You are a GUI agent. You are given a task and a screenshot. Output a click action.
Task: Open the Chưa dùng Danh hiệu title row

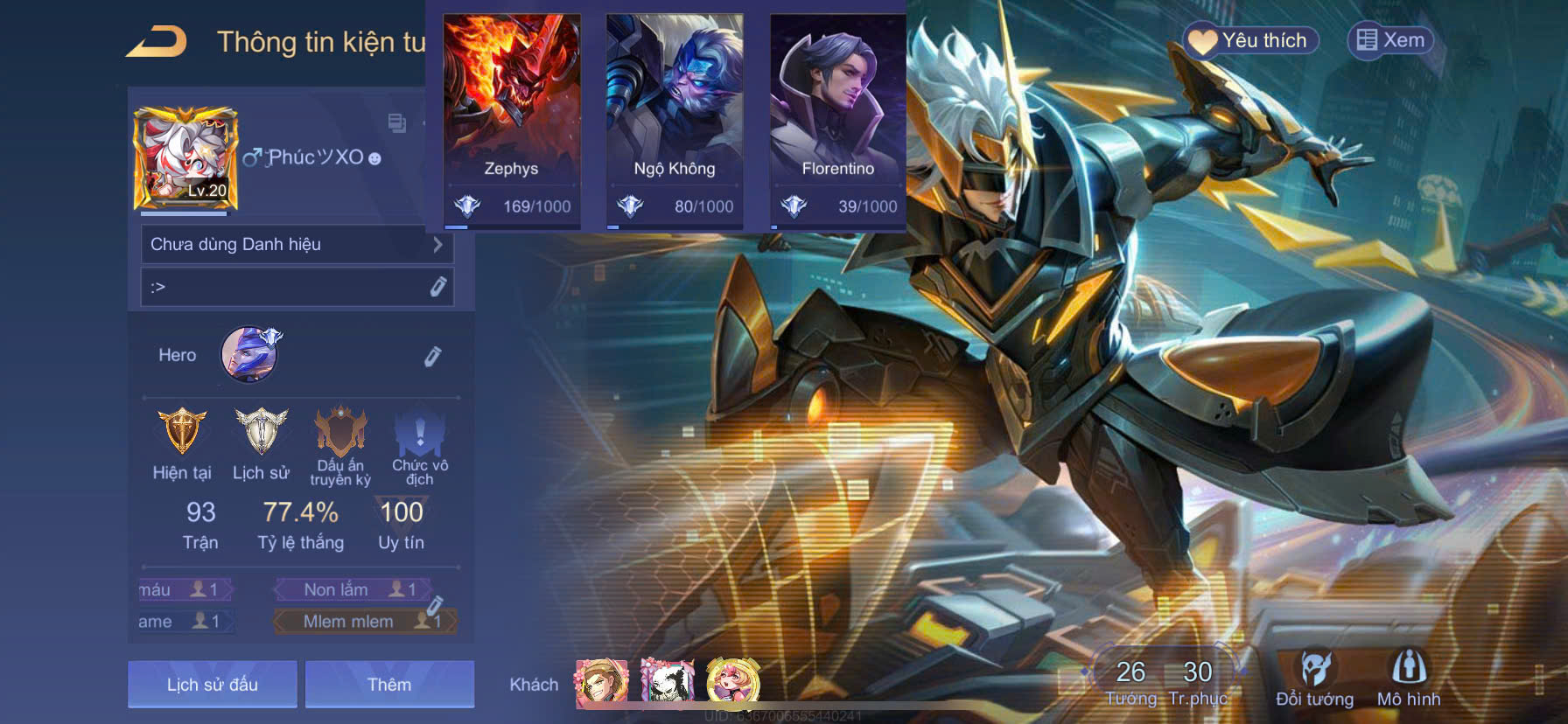pyautogui.click(x=297, y=245)
